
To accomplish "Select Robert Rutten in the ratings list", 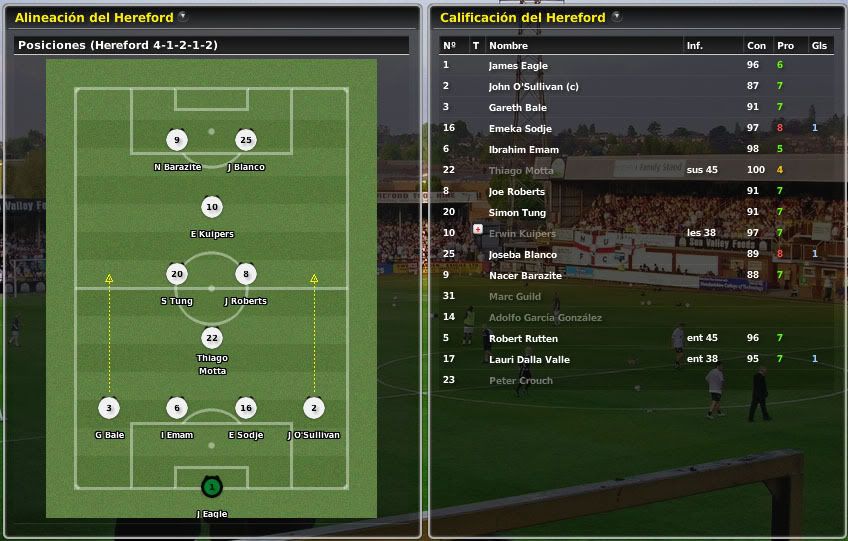I will (x=523, y=339).
